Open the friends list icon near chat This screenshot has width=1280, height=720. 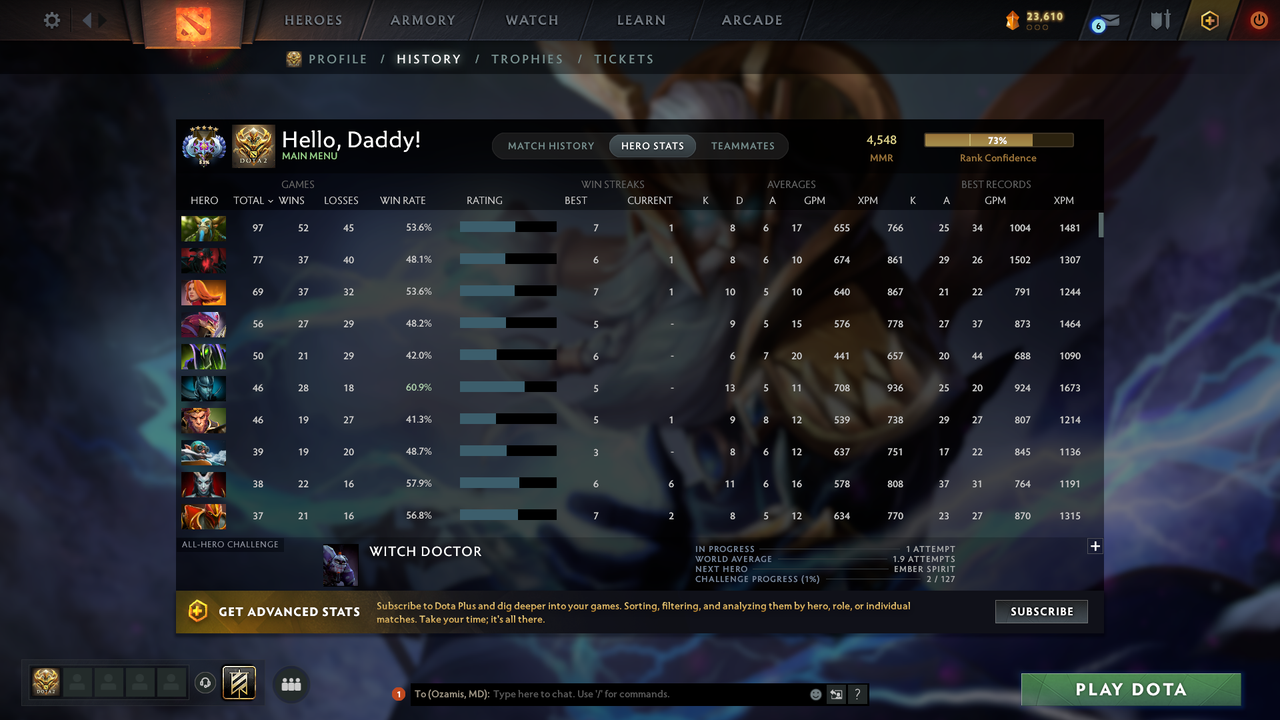(x=290, y=684)
